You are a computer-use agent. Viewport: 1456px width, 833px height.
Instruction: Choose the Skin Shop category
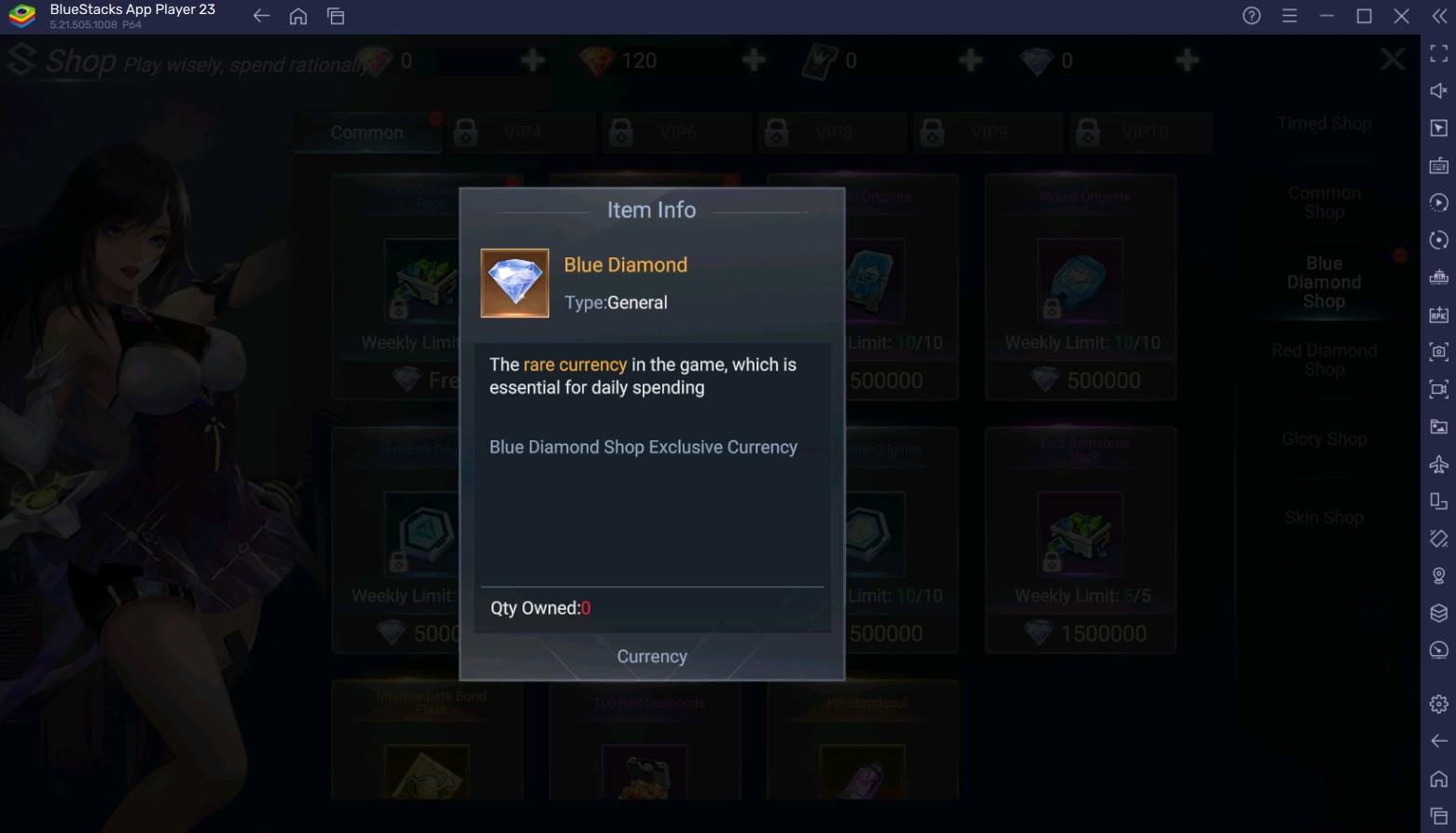[x=1324, y=518]
